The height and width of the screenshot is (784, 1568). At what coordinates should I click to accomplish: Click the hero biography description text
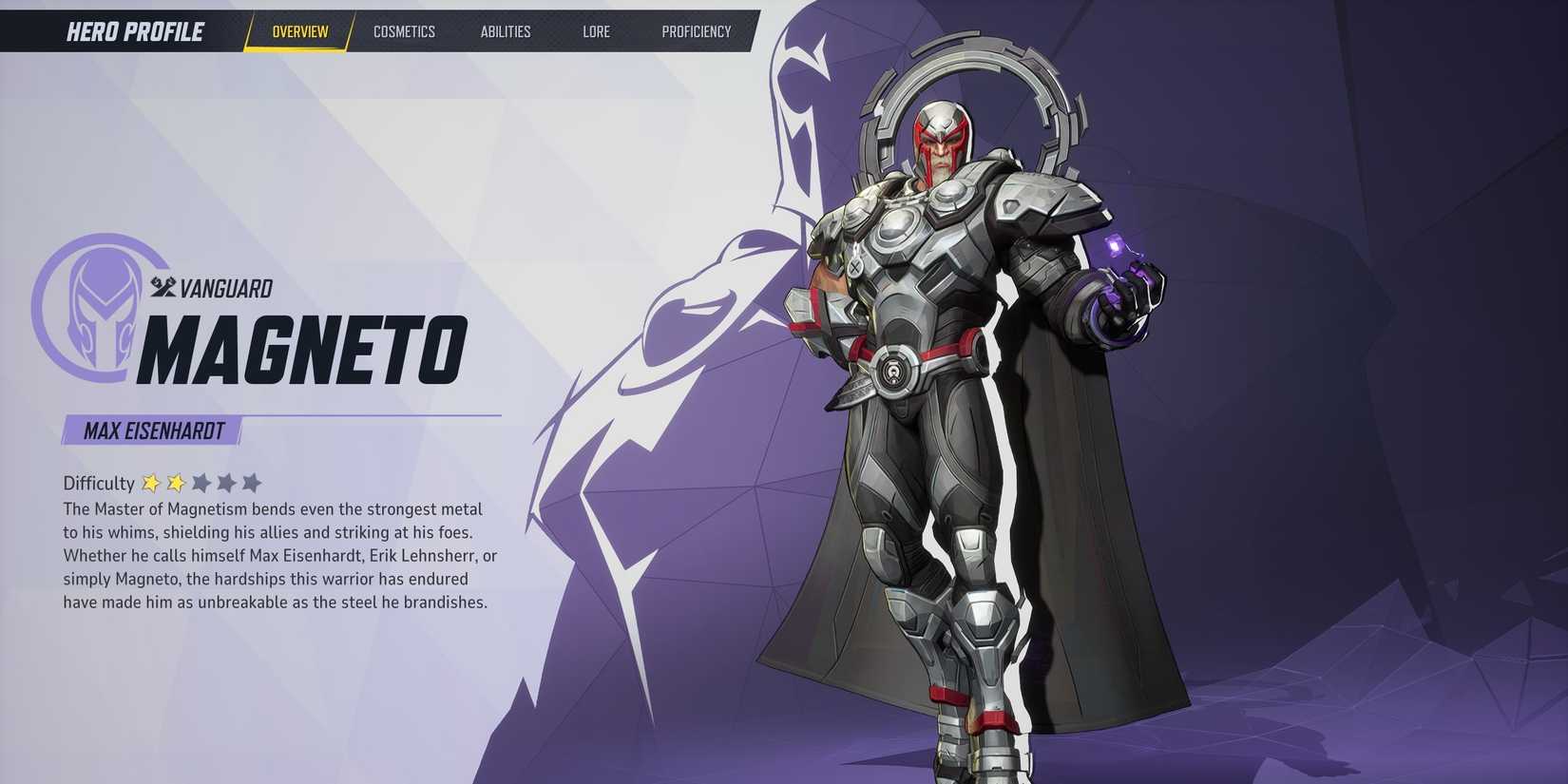click(x=276, y=554)
